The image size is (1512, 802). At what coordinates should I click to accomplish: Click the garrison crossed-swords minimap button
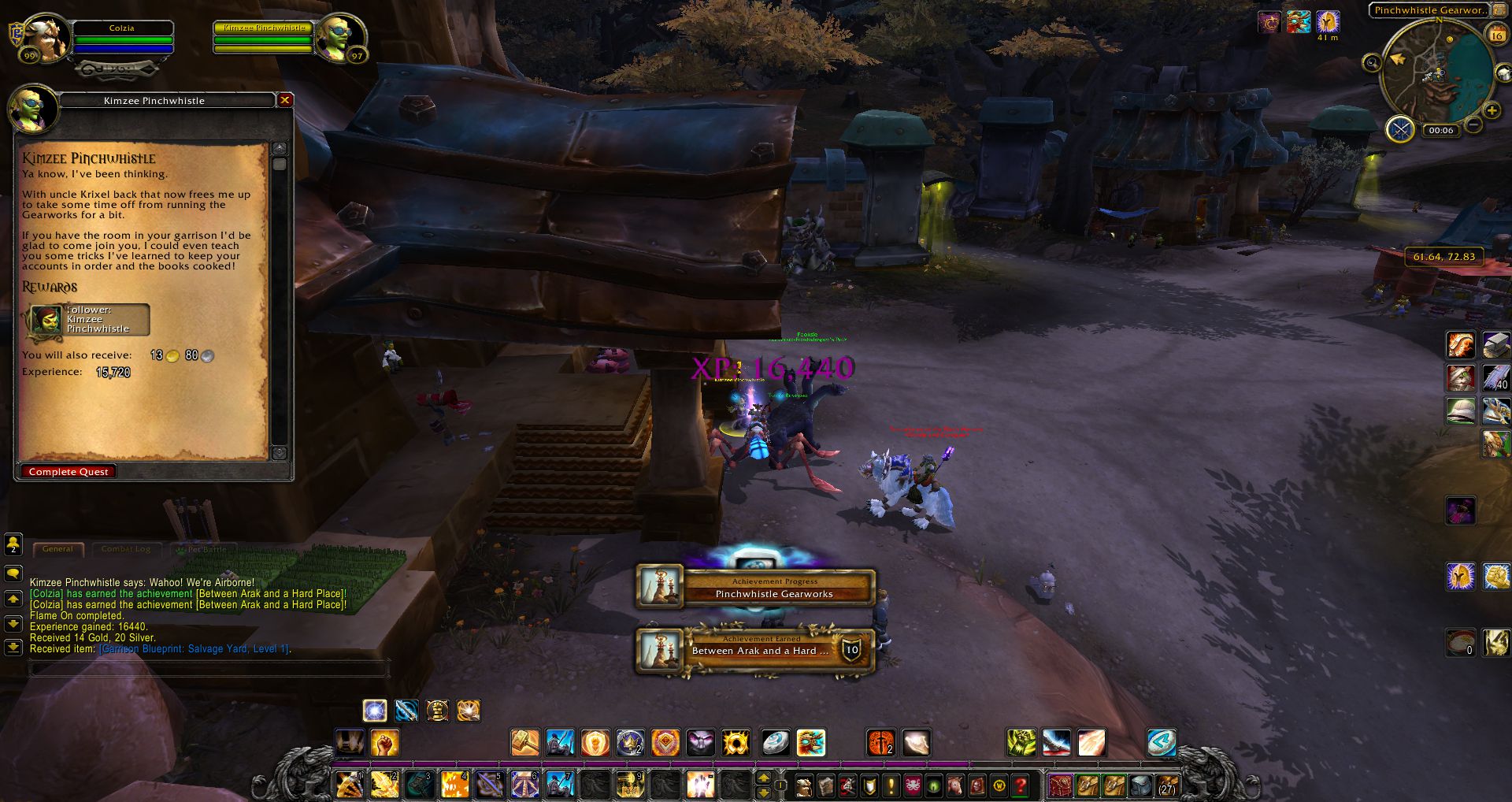coord(1400,128)
